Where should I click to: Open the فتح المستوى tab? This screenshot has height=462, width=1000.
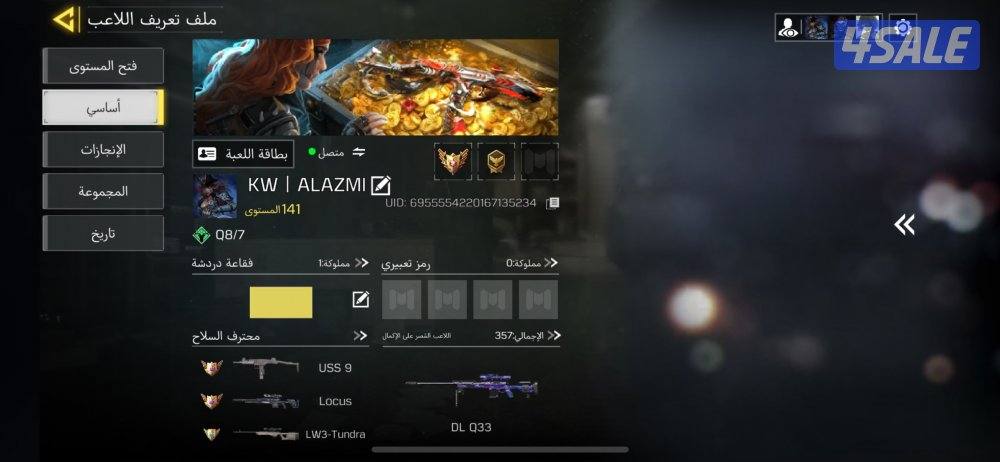[103, 66]
